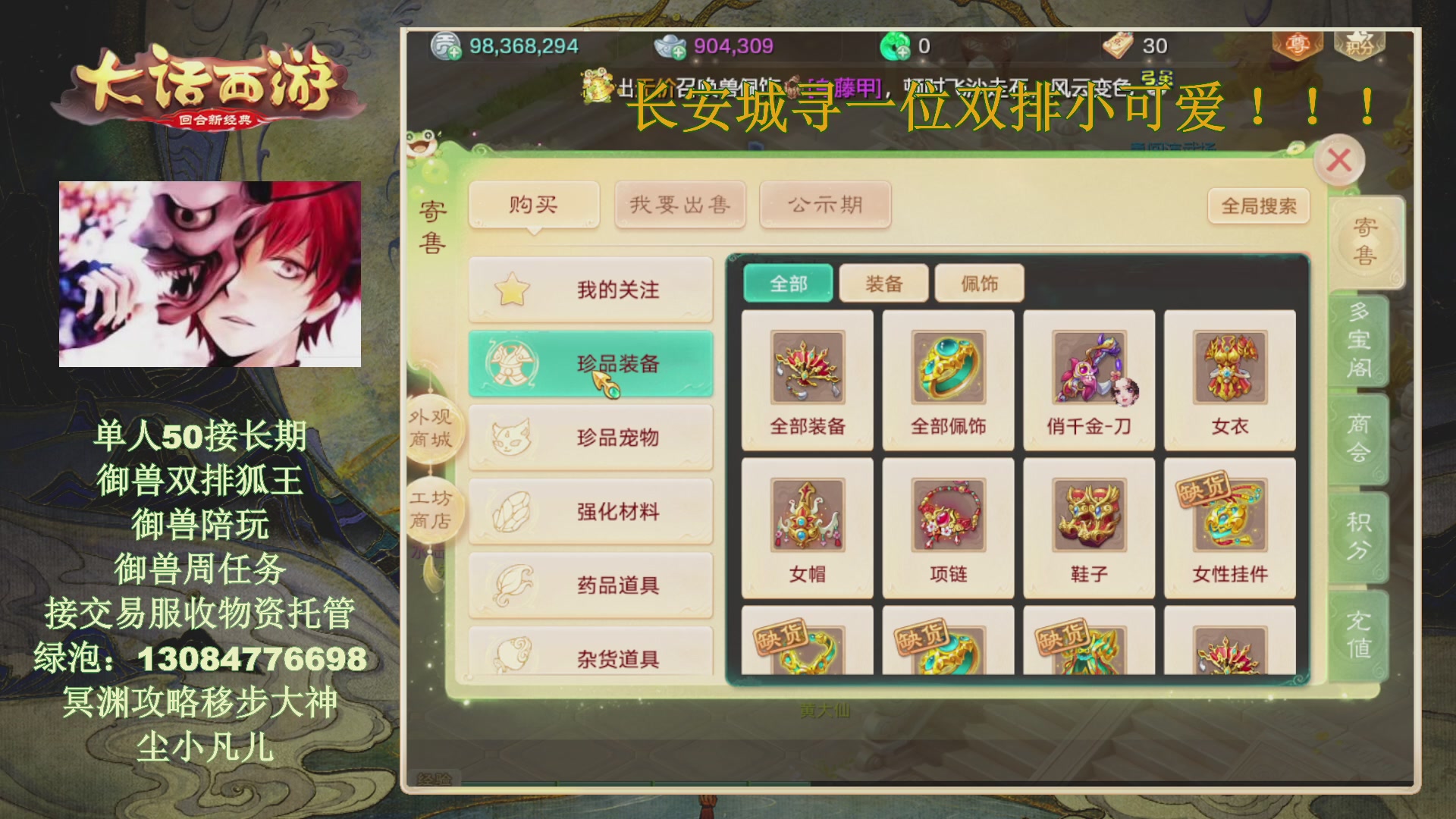
Task: Filter items by the 装备 tab
Action: (x=884, y=282)
